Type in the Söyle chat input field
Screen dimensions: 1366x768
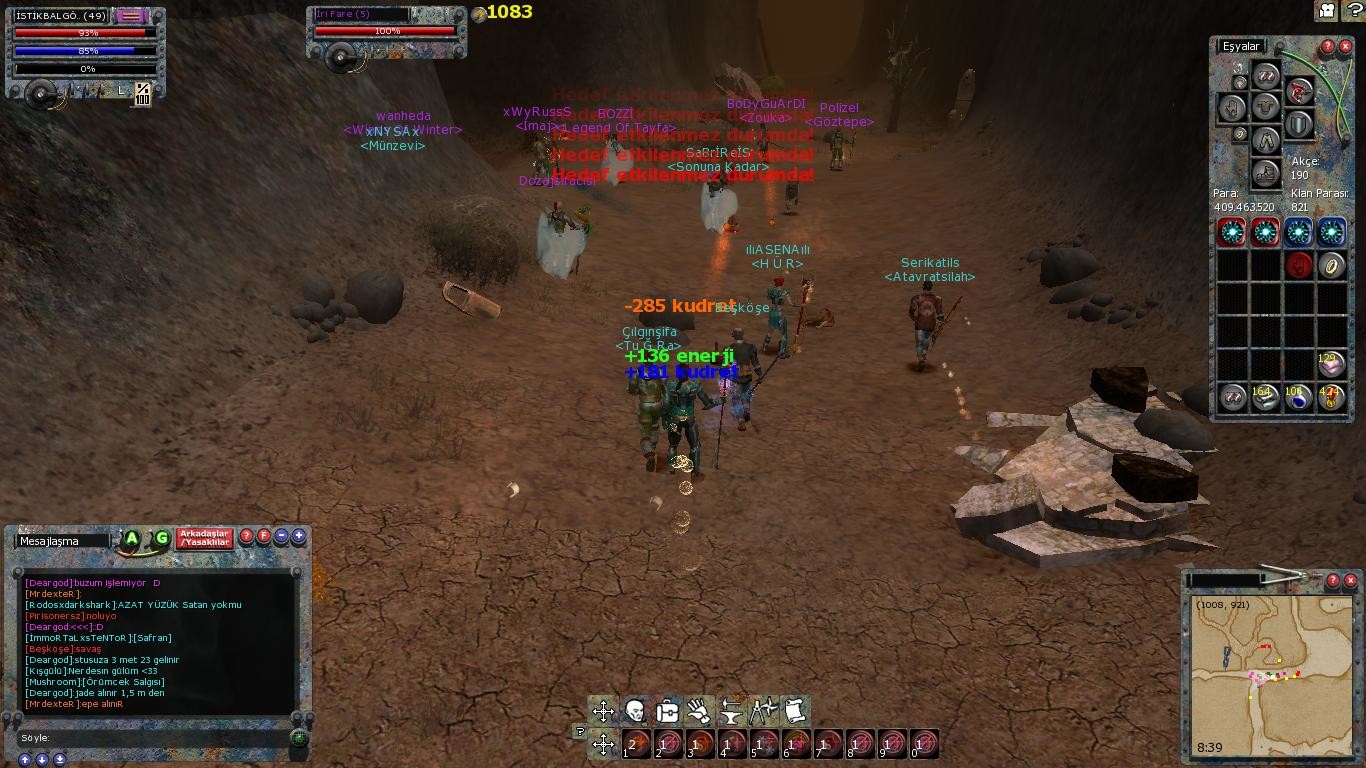click(x=150, y=738)
